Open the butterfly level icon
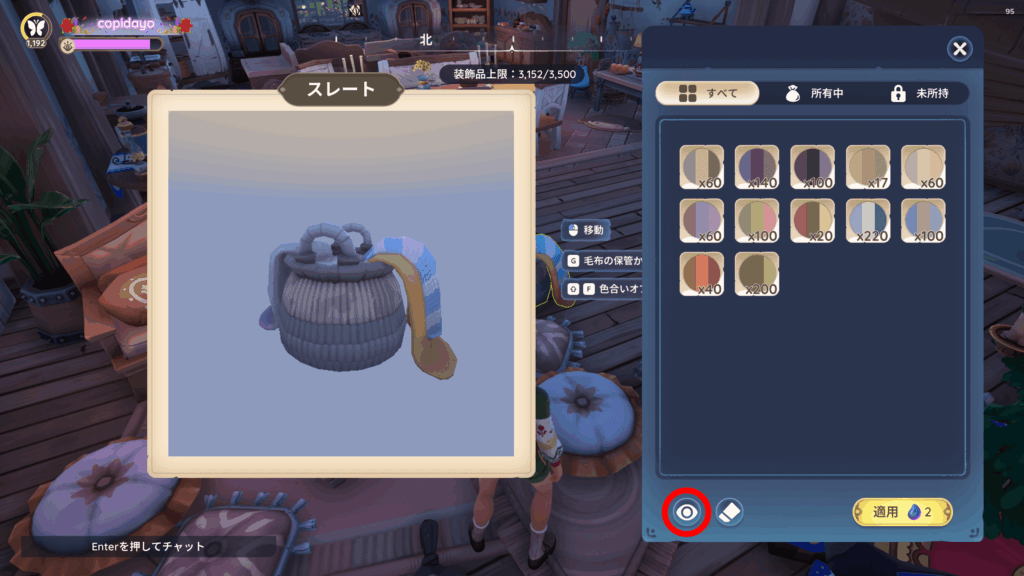 click(x=37, y=27)
